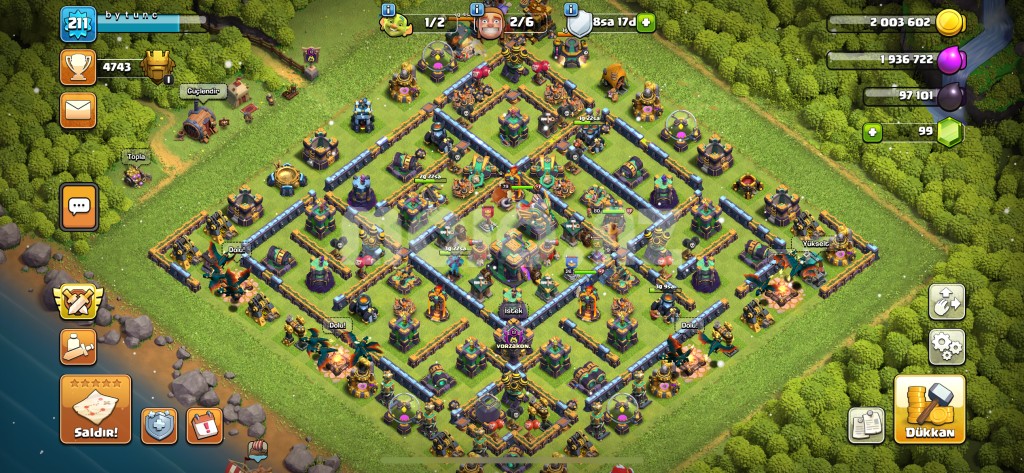This screenshot has height=473, width=1024.
Task: Open the base layout editor
Action: click(x=946, y=301)
